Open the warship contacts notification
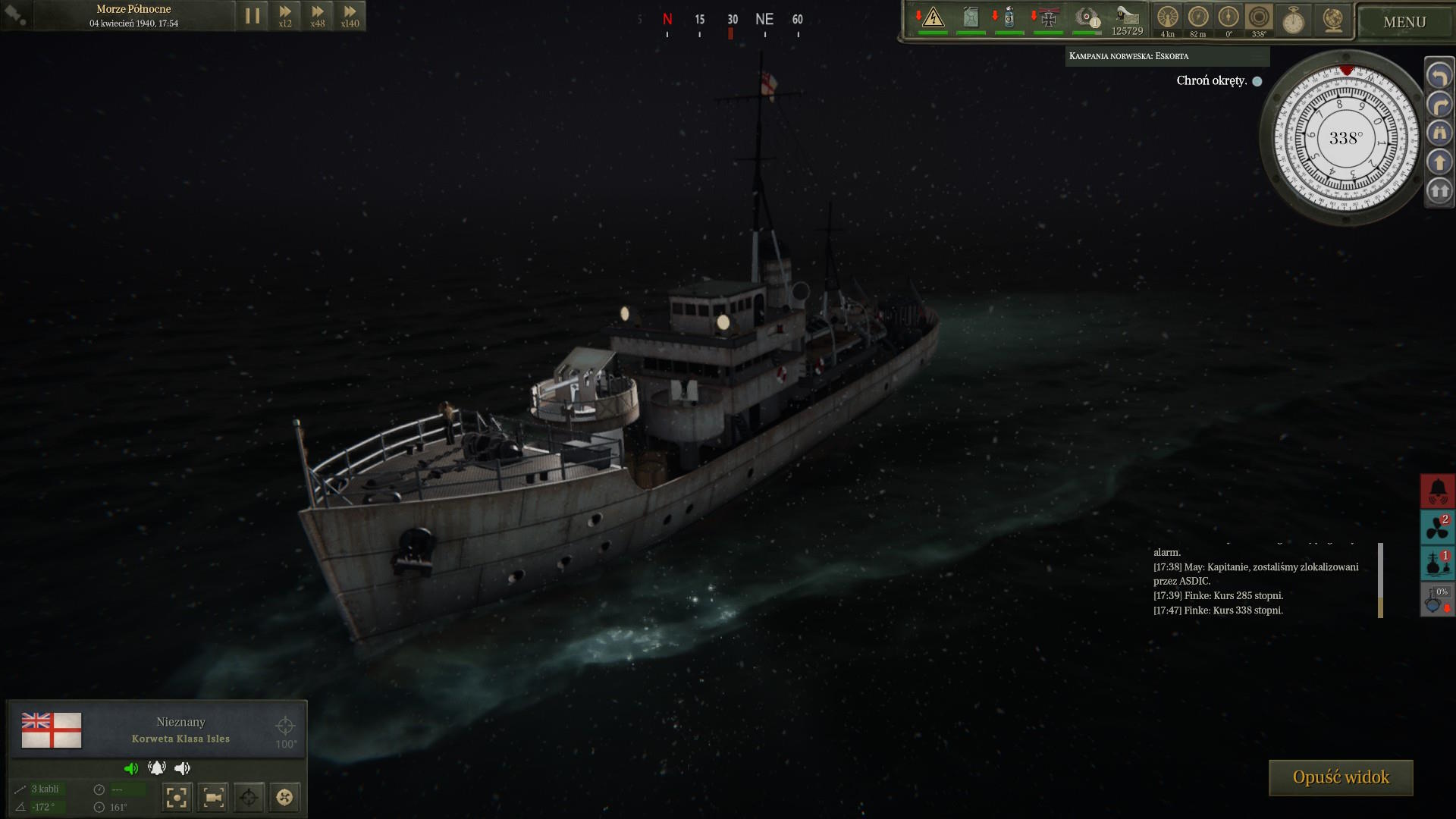The height and width of the screenshot is (819, 1456). click(1438, 563)
